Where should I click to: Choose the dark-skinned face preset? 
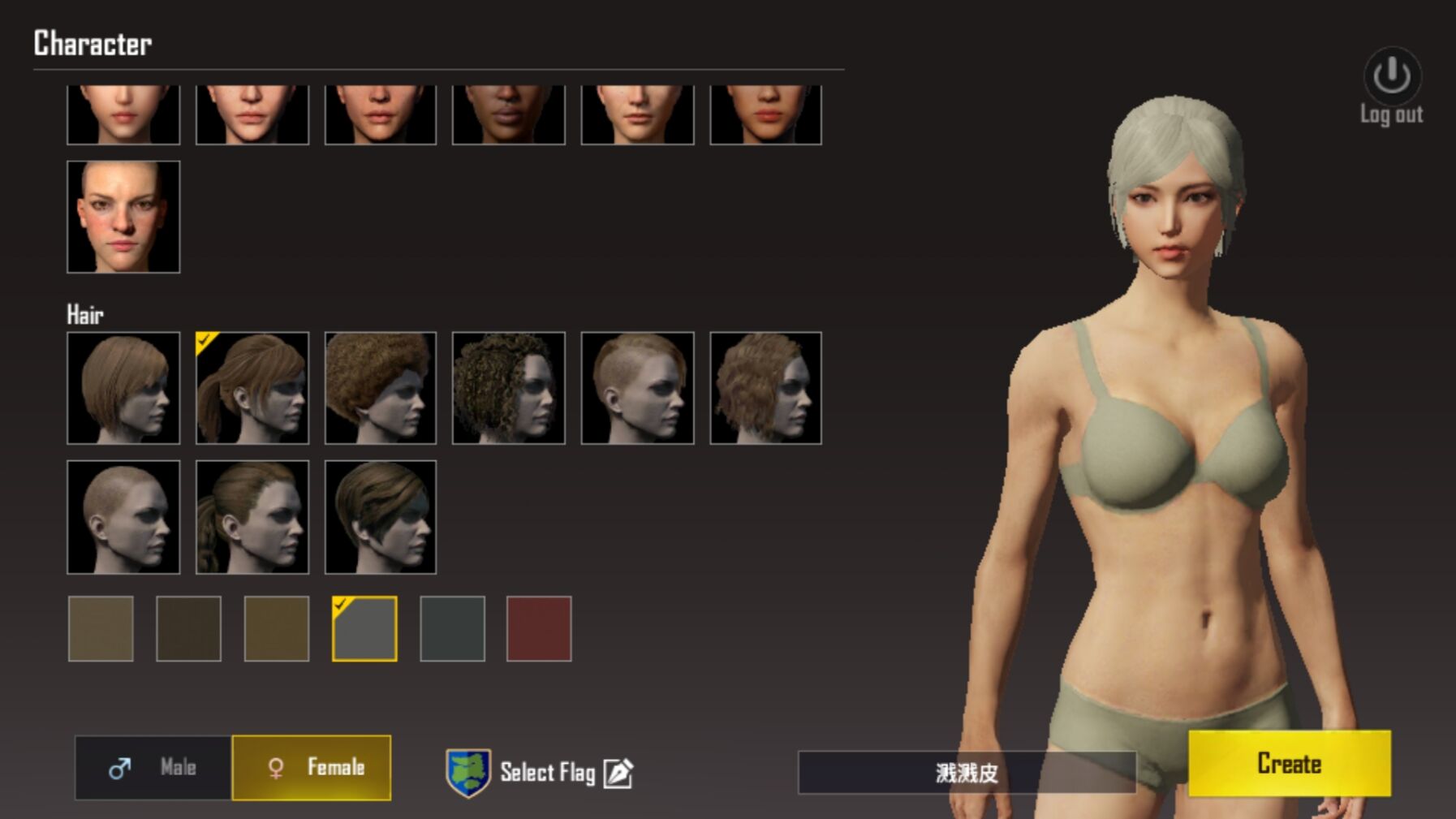point(510,114)
